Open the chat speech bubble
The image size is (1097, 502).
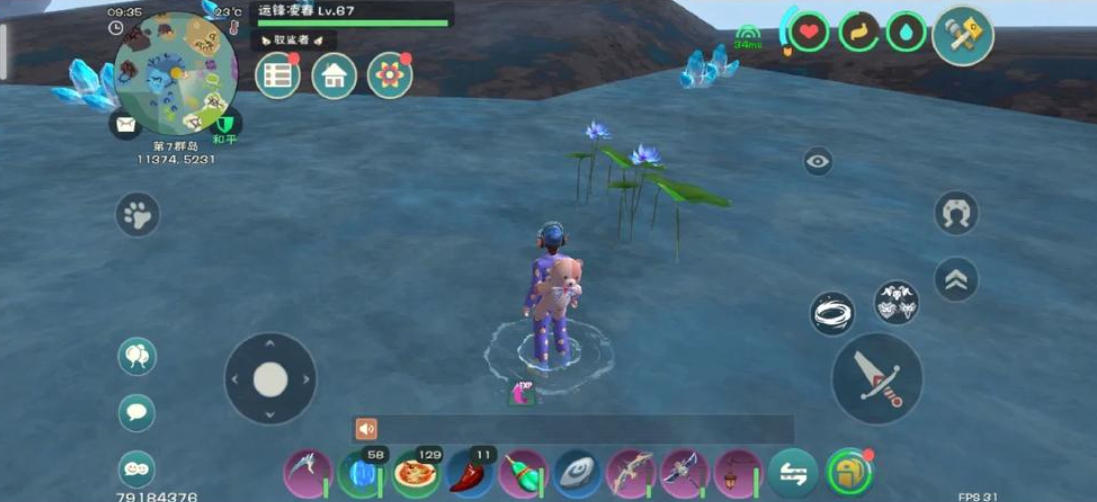(137, 412)
